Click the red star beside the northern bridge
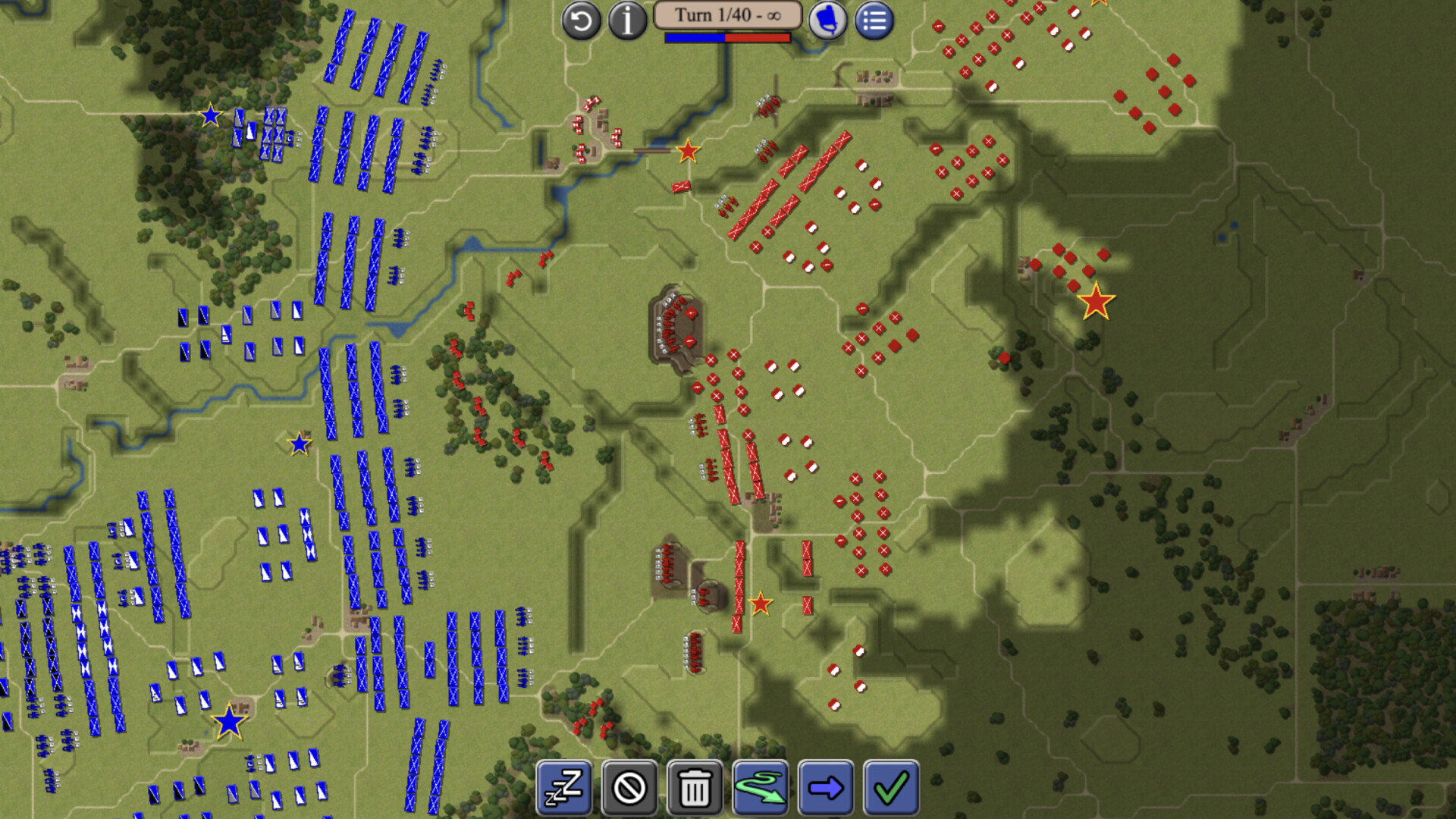 tap(687, 152)
